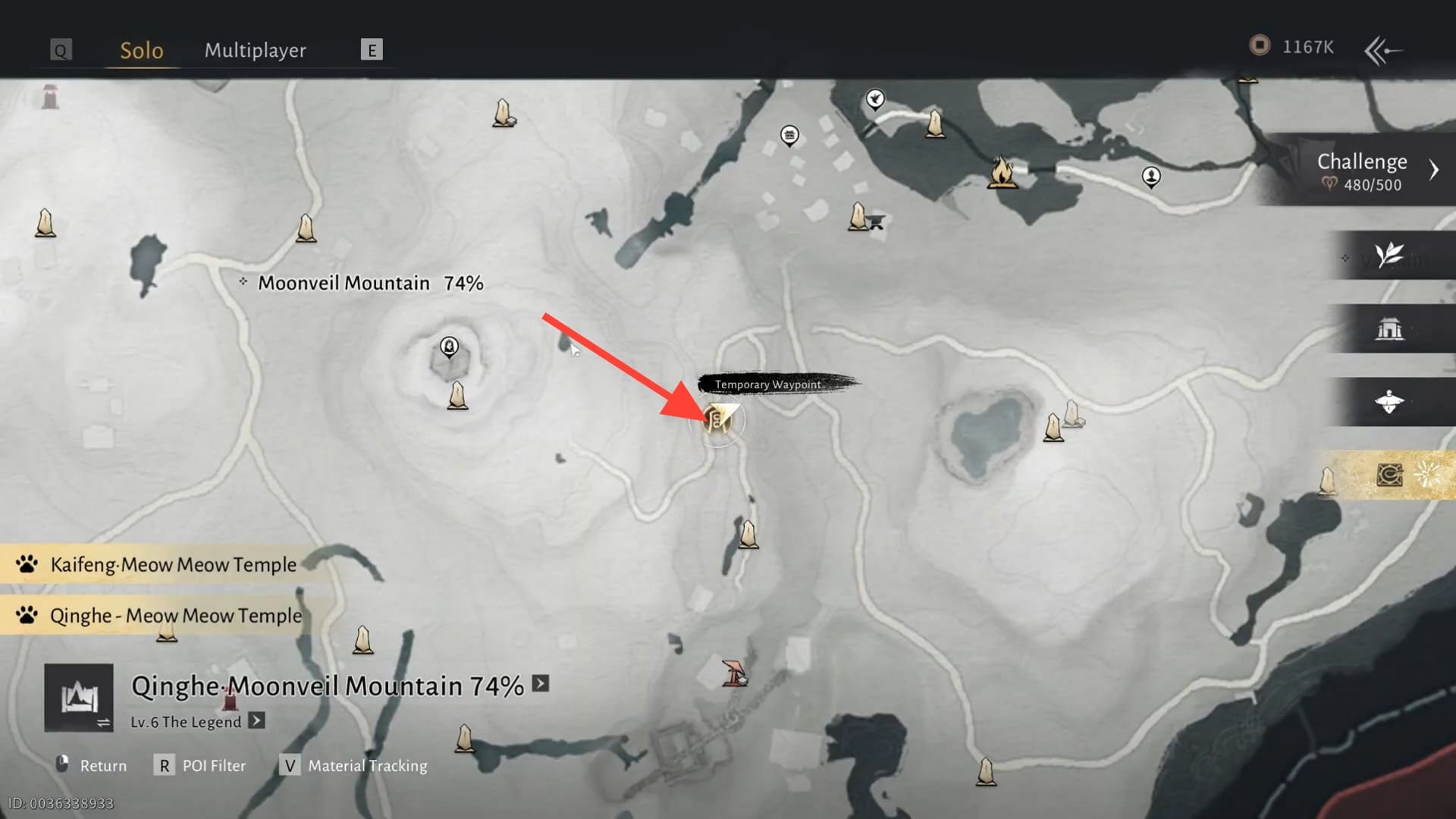Open Lv.6 The Legend details
The width and height of the screenshot is (1456, 819).
coord(257,721)
